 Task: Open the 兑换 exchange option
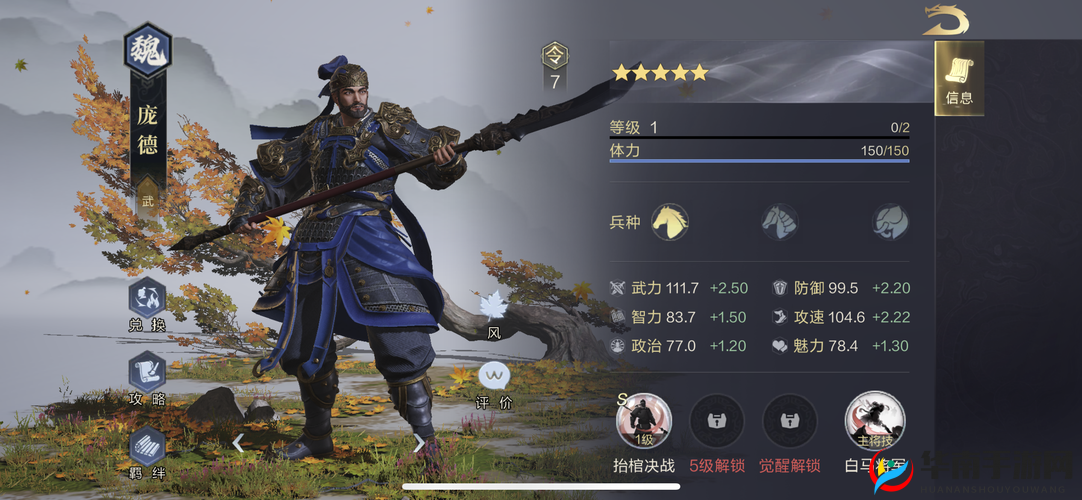[x=147, y=301]
